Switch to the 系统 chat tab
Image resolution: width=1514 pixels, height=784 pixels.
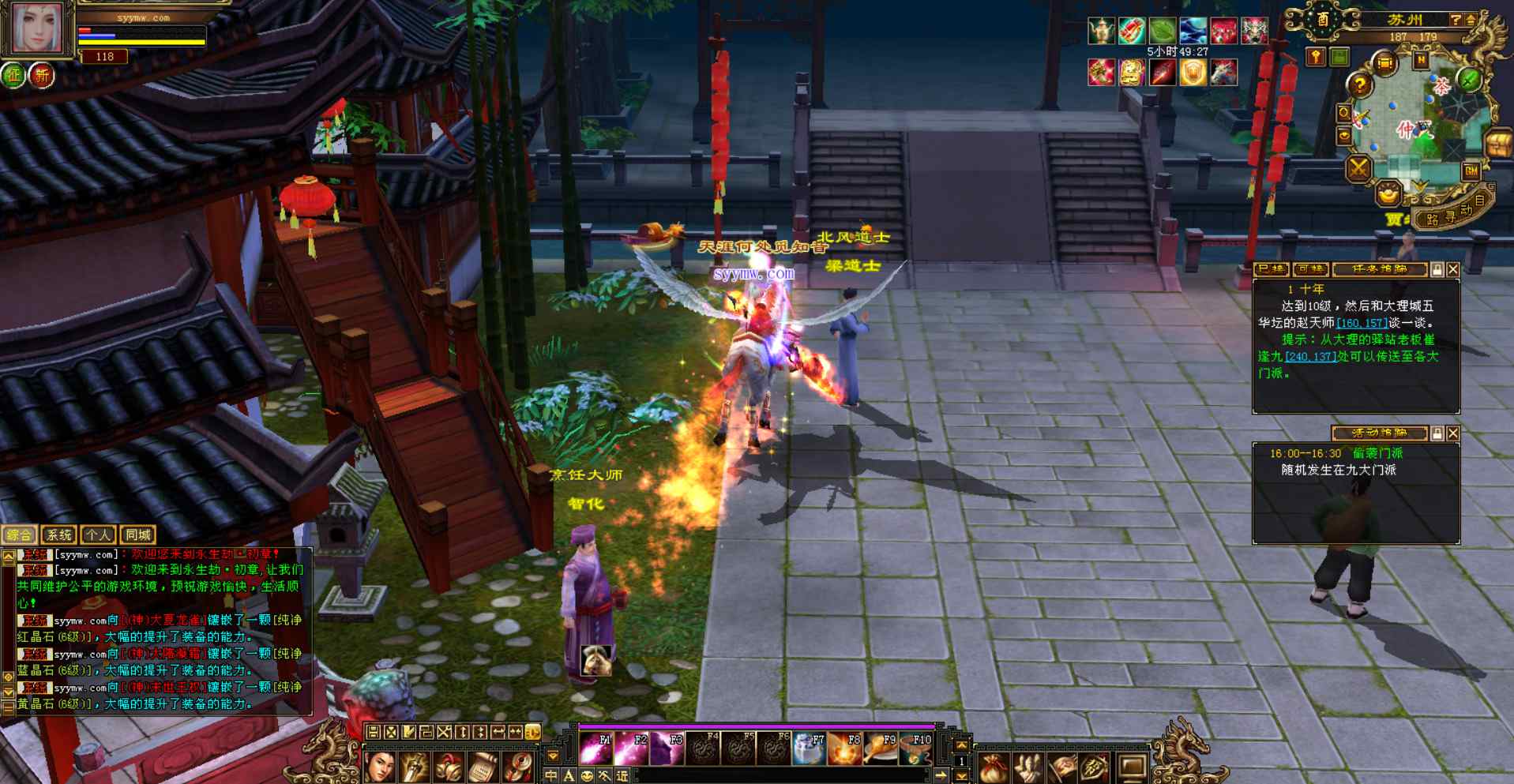(x=58, y=535)
